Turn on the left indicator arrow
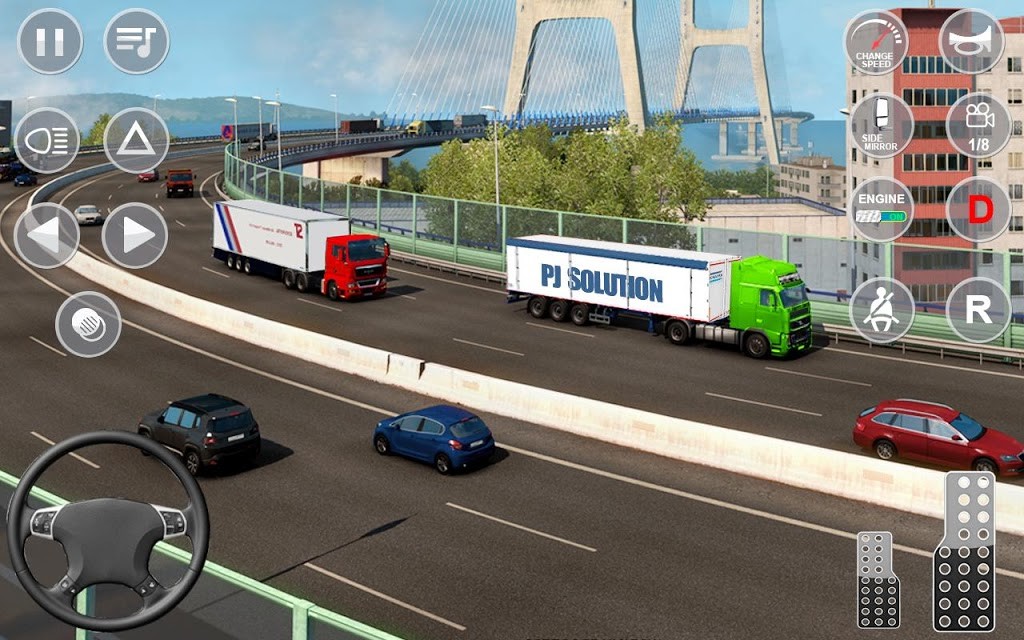Screen dimensions: 1024x640 47,235
